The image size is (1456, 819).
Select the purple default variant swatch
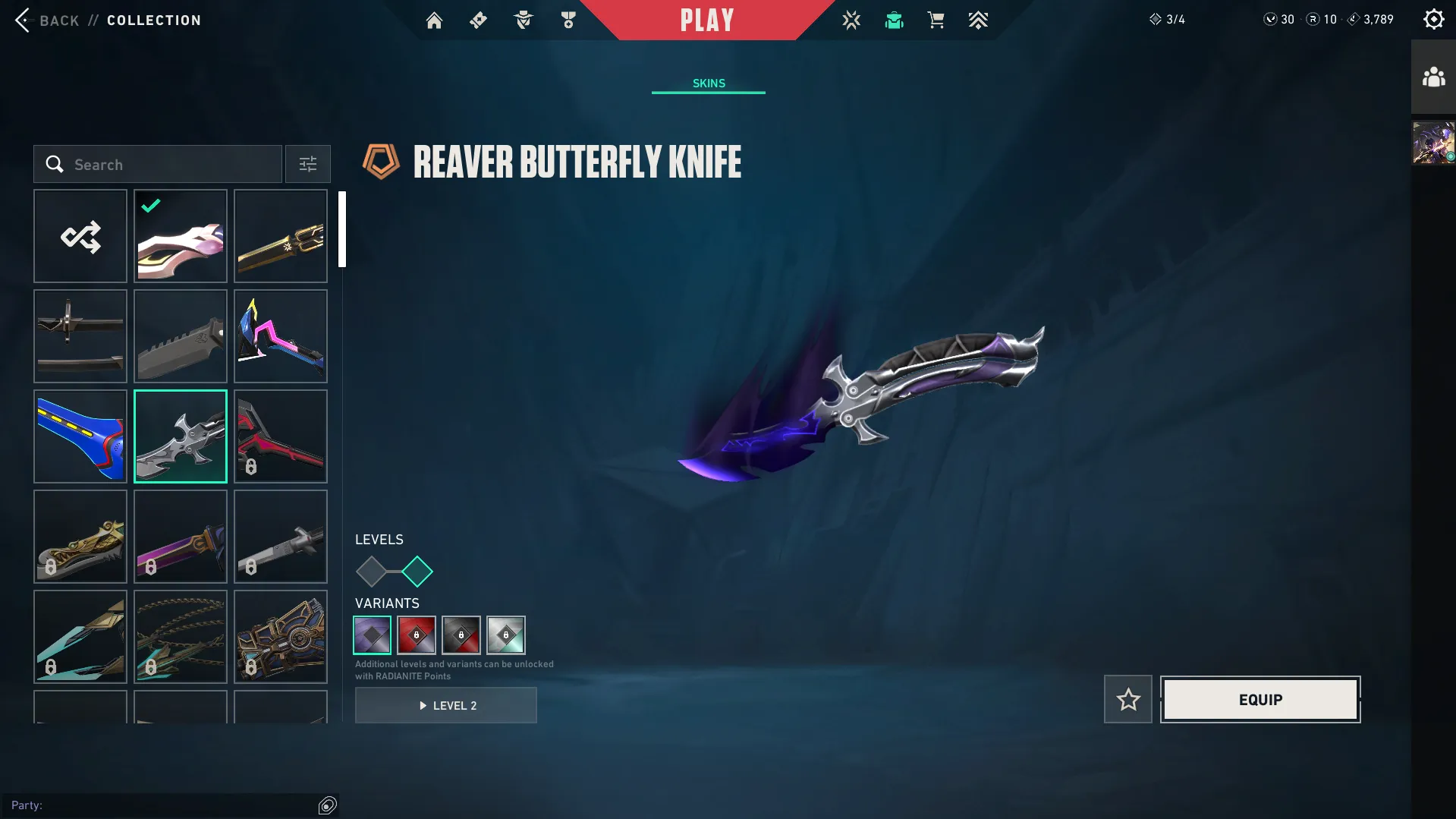pos(372,635)
